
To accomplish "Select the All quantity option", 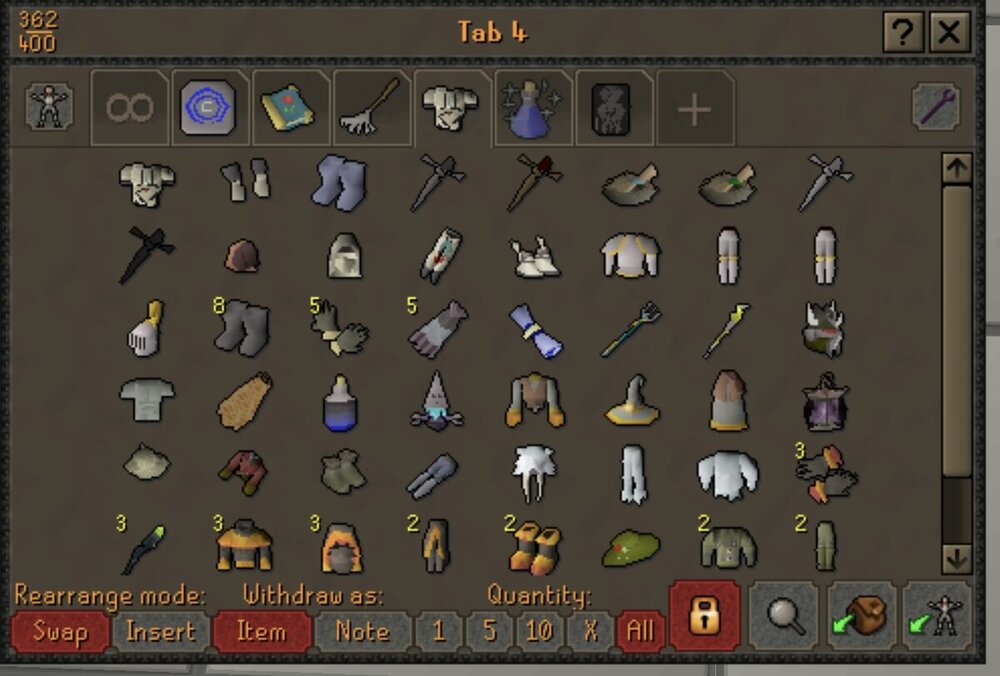I will tap(639, 632).
